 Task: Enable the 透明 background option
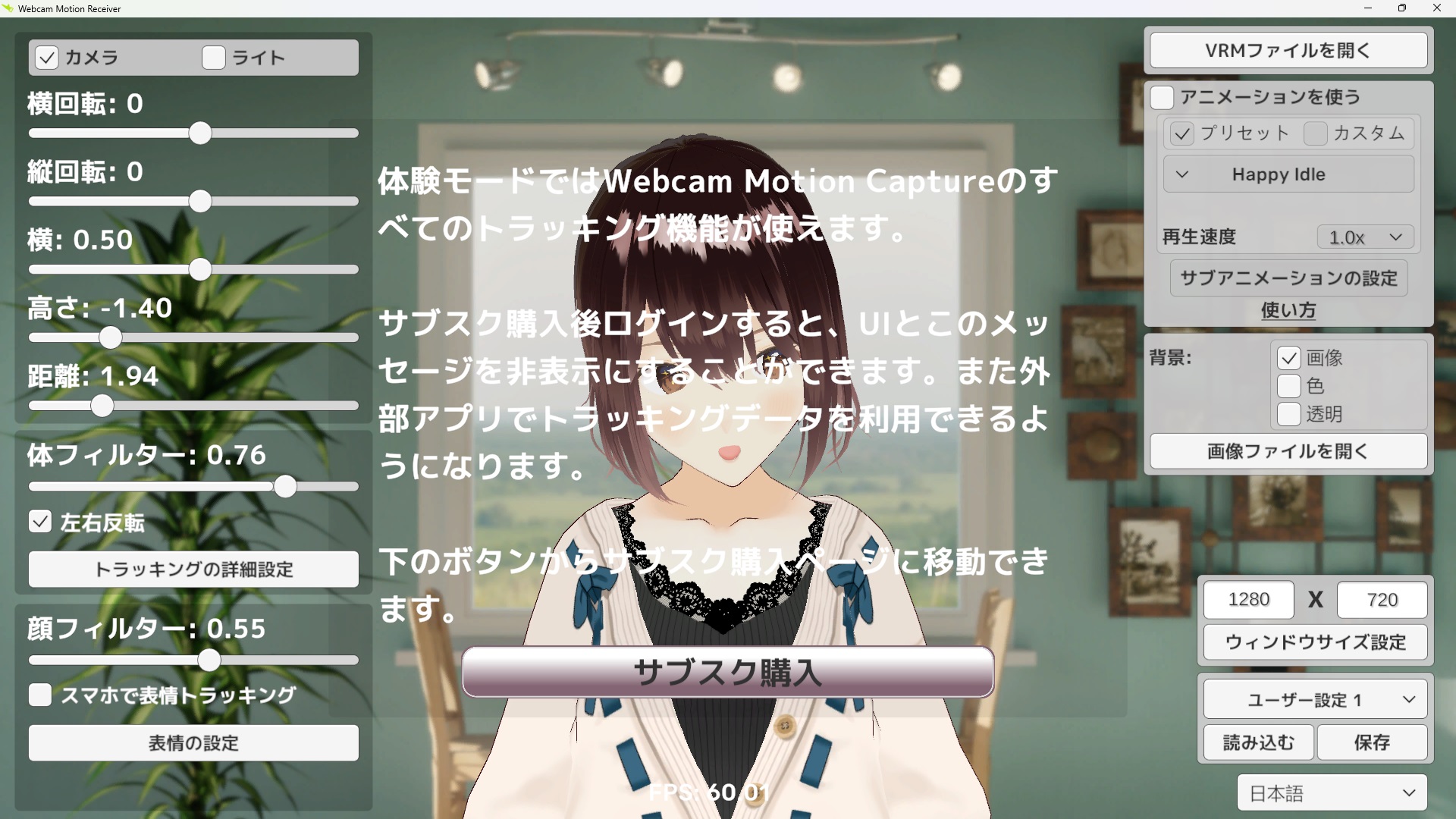[x=1288, y=414]
